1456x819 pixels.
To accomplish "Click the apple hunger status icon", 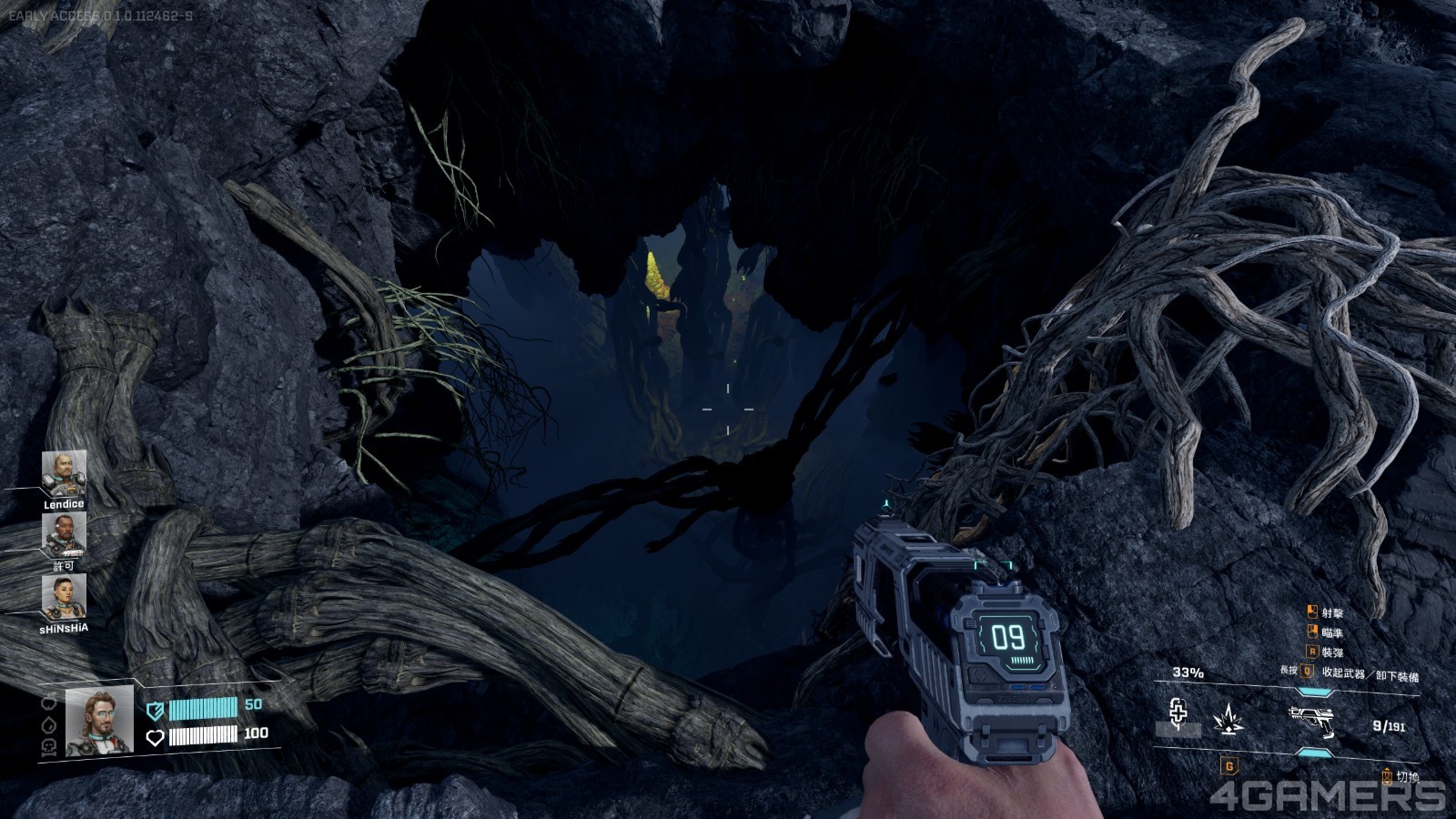I will click(x=48, y=703).
